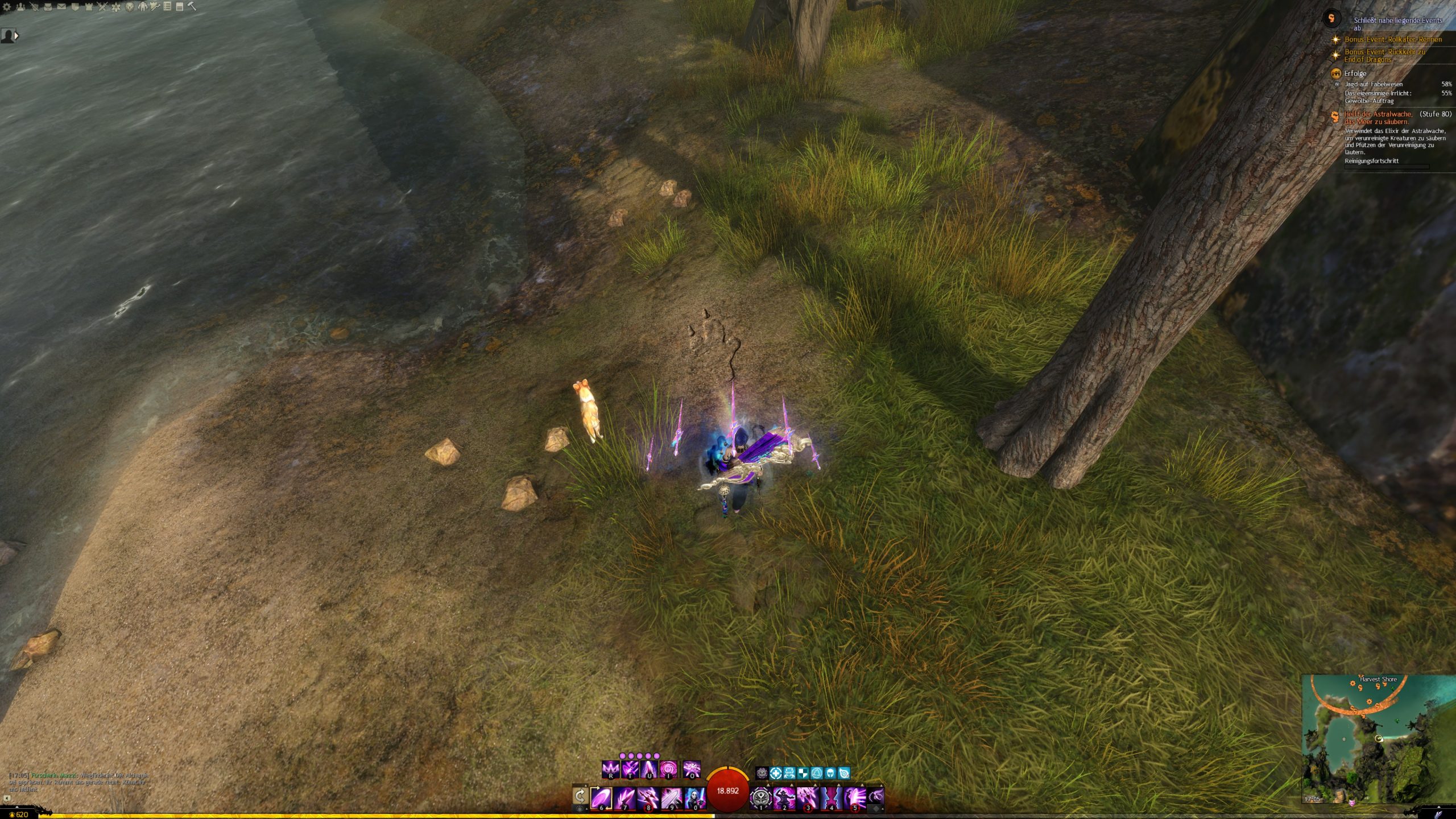The width and height of the screenshot is (1456, 819).
Task: Activate weapon skill on key 6
Action: pos(601,798)
